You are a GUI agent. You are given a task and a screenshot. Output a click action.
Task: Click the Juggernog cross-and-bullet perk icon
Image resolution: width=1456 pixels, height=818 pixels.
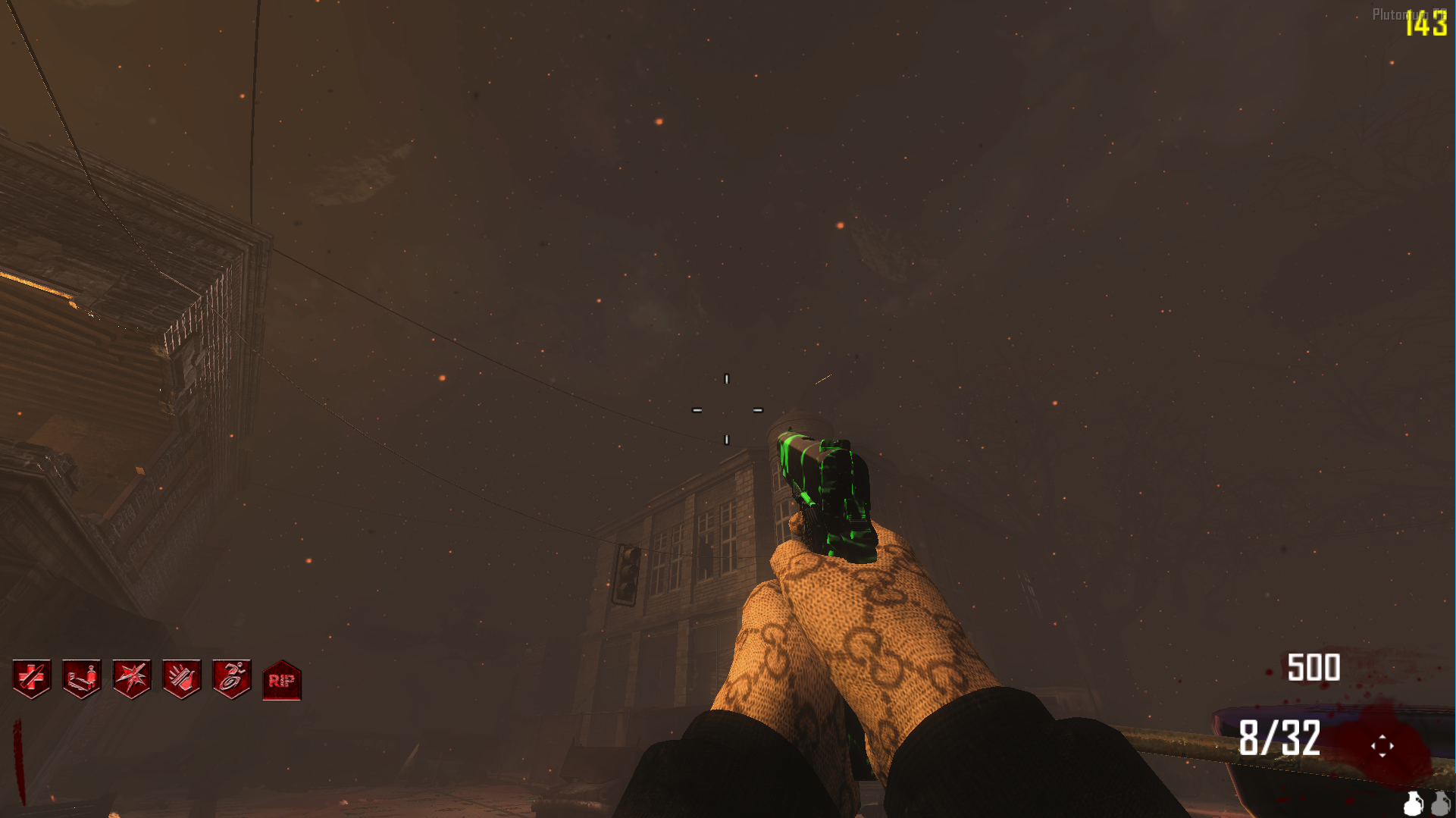point(32,679)
